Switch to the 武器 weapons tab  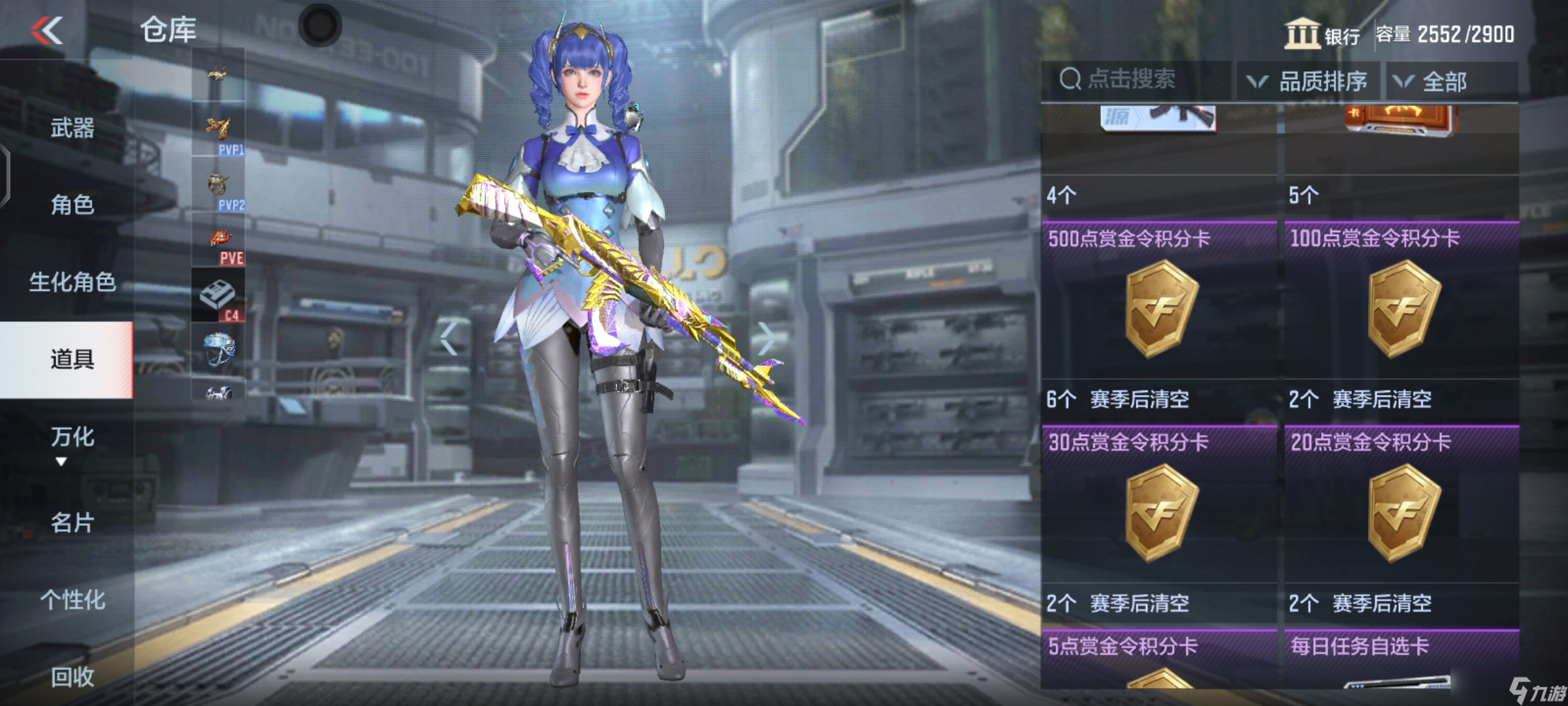(x=72, y=128)
